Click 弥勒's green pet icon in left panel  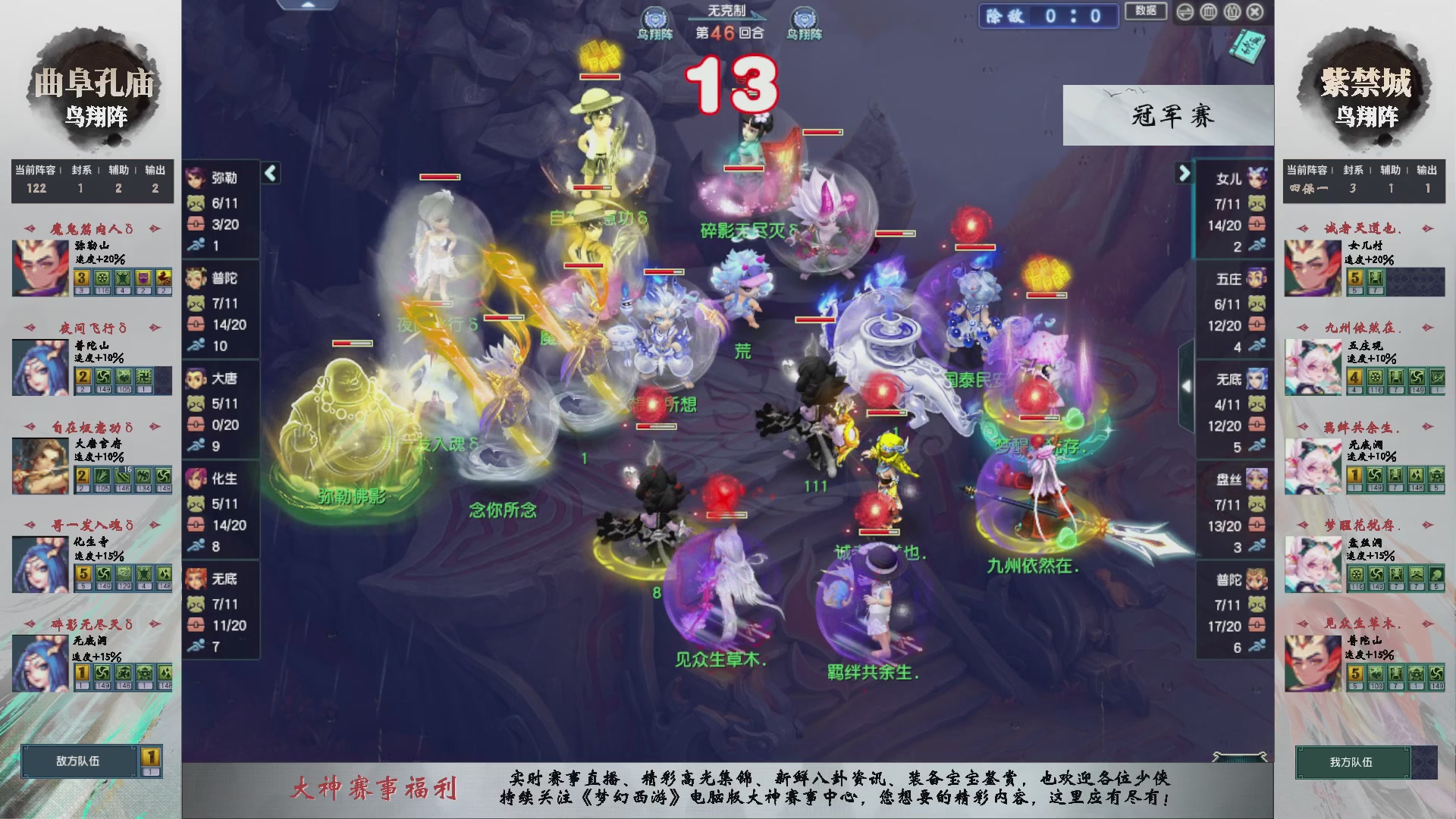pos(196,203)
